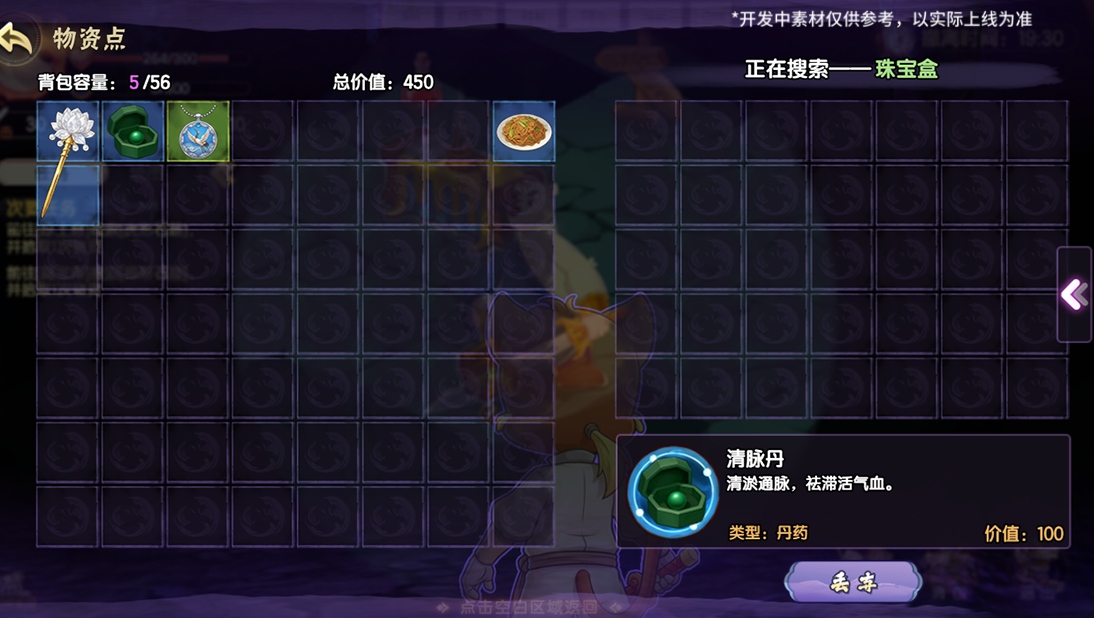Pick the fried noodles dish slot
This screenshot has width=1094, height=618.
coord(524,131)
